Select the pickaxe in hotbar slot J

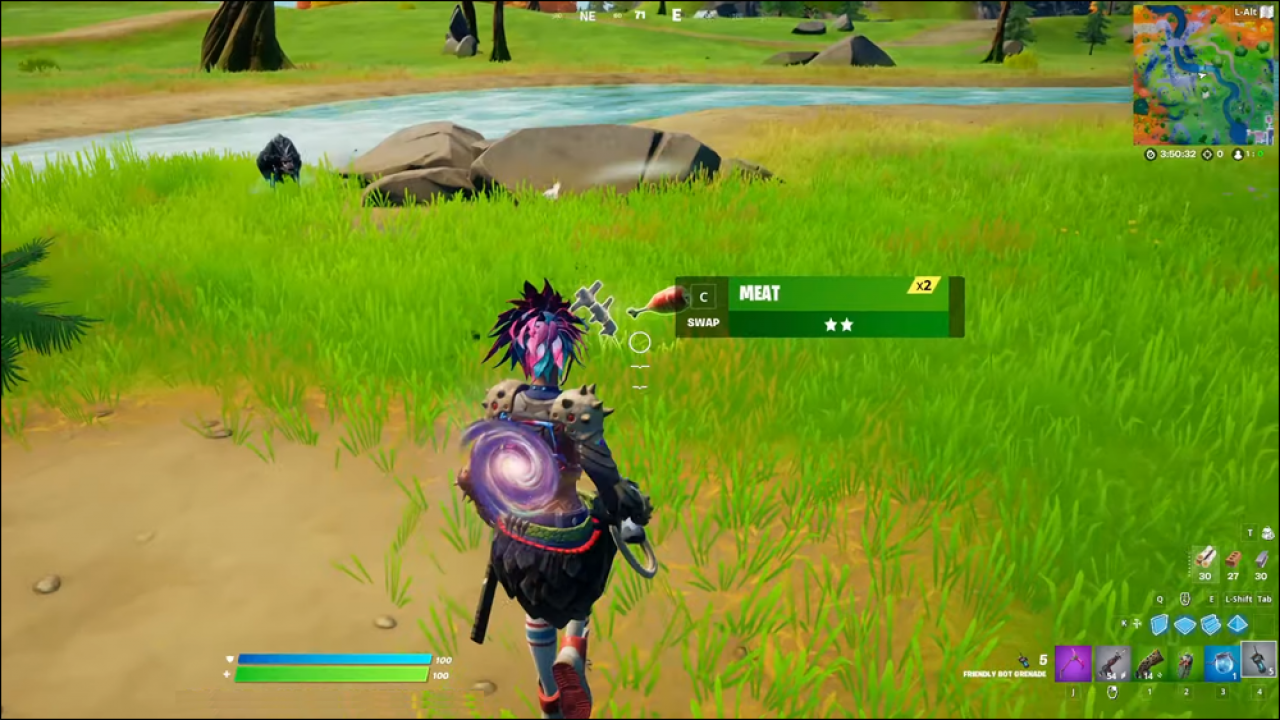tap(1073, 663)
